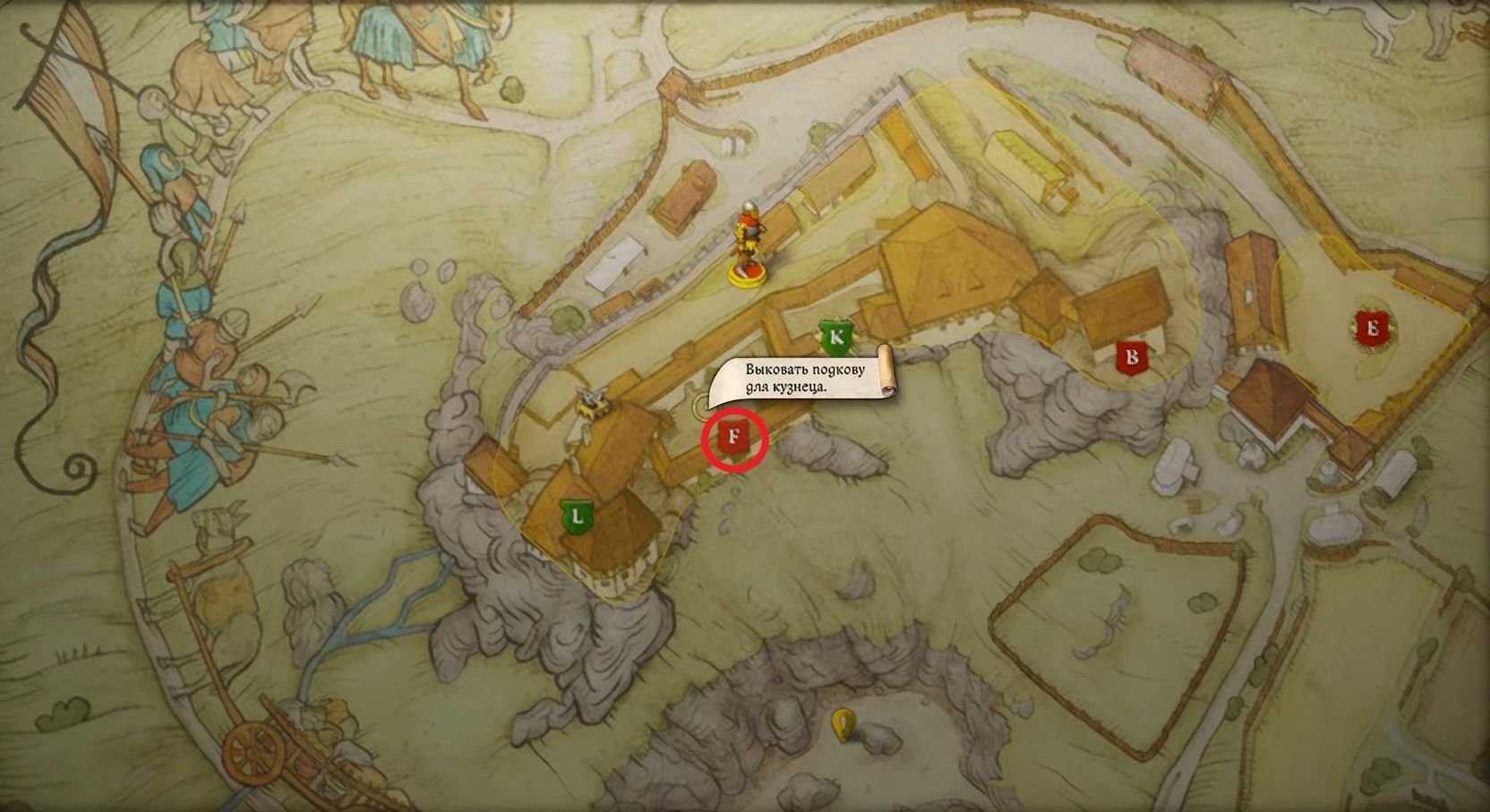This screenshot has height=812, width=1490.
Task: Click the green K shield marker
Action: [x=836, y=338]
